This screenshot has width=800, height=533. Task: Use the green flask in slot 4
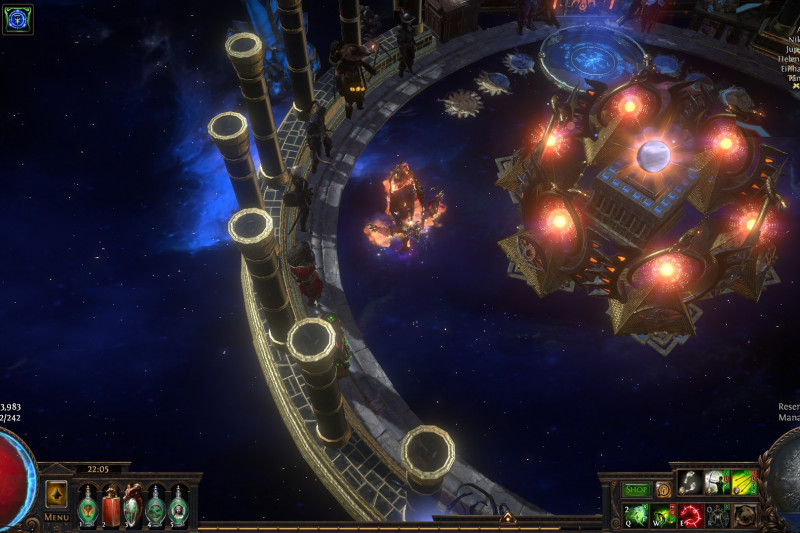pos(155,505)
